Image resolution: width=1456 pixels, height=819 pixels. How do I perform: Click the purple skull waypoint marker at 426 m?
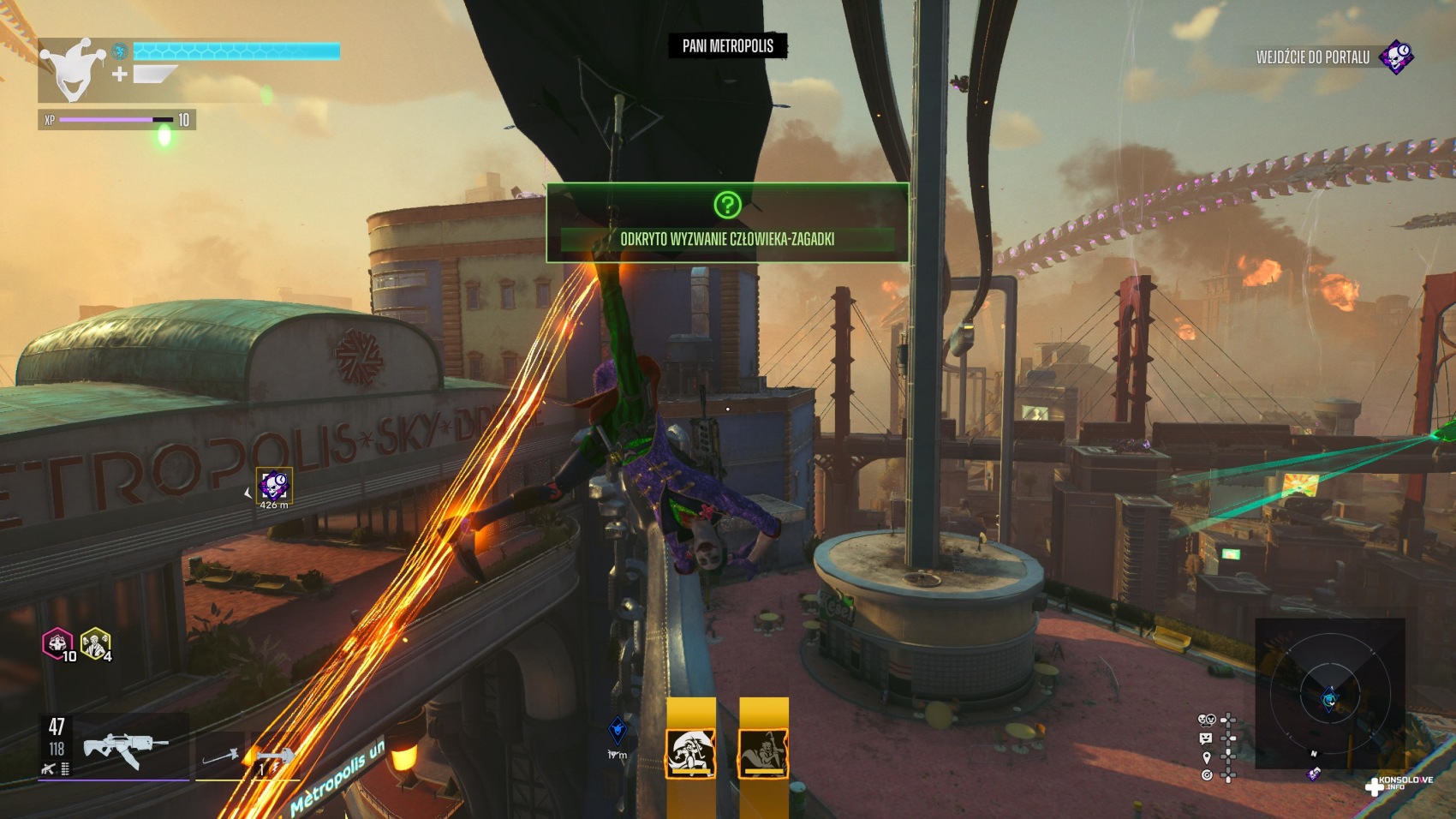274,486
